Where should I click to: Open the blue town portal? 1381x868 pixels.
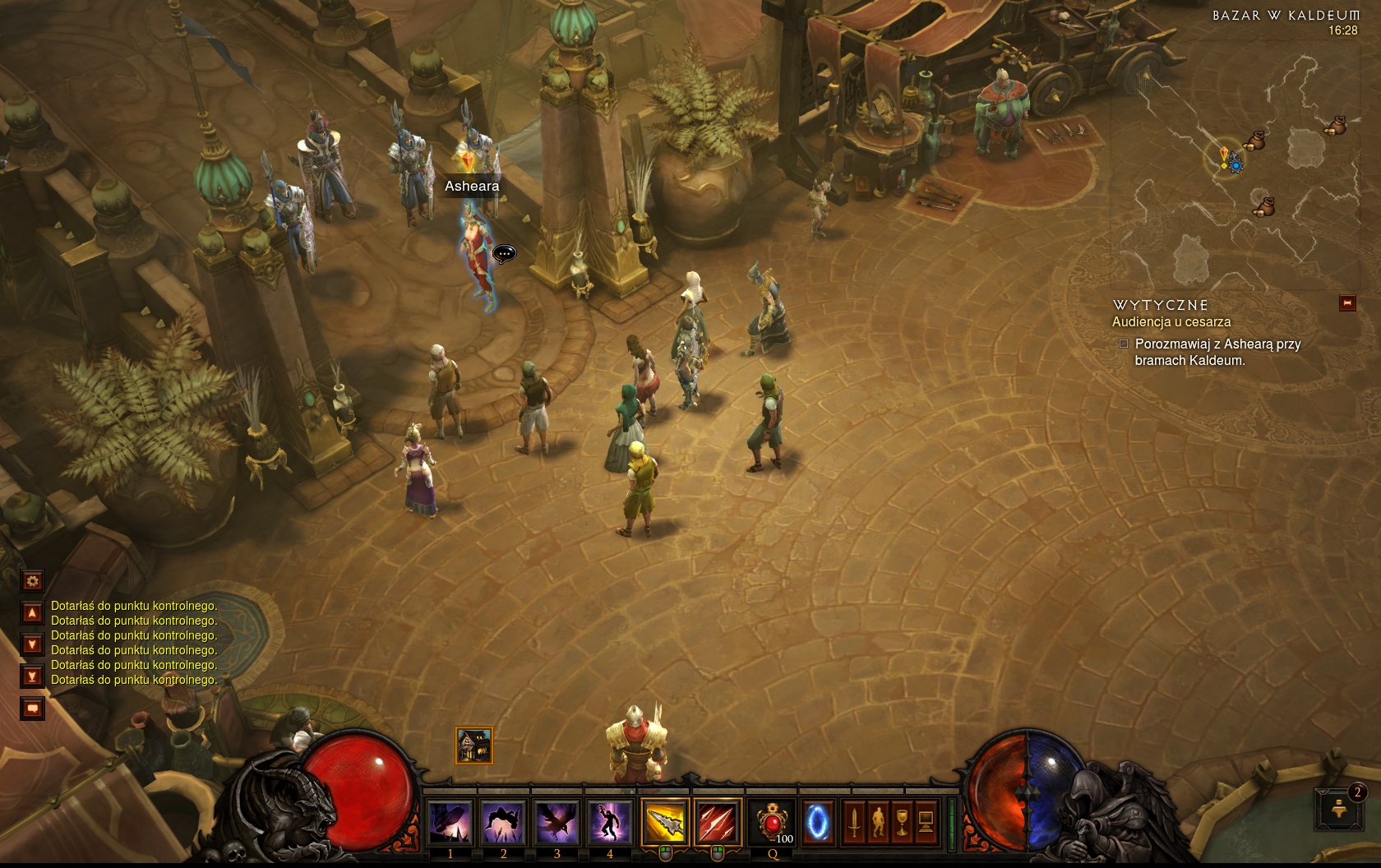tap(819, 821)
